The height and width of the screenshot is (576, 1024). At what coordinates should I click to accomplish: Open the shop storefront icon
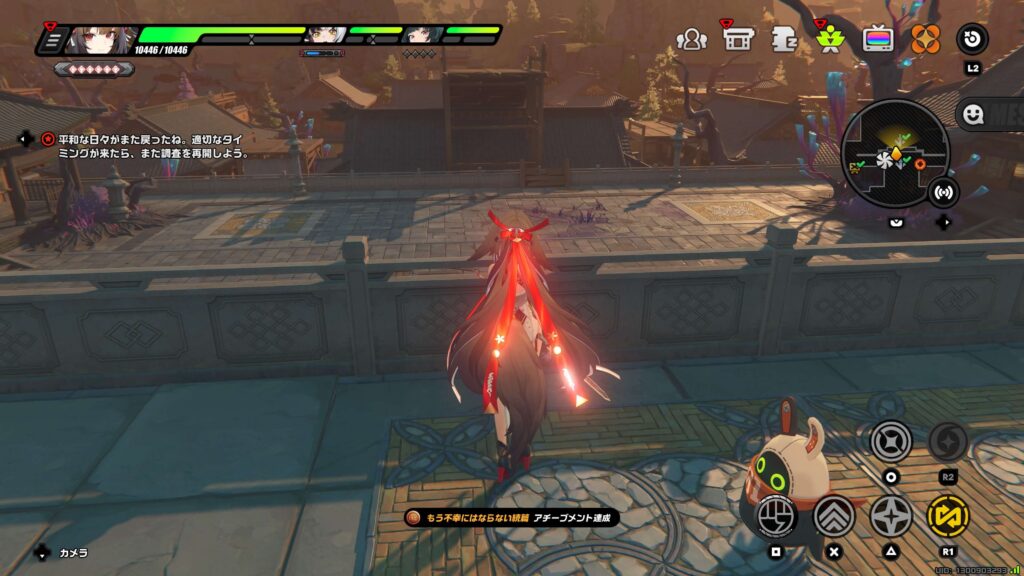pyautogui.click(x=738, y=39)
